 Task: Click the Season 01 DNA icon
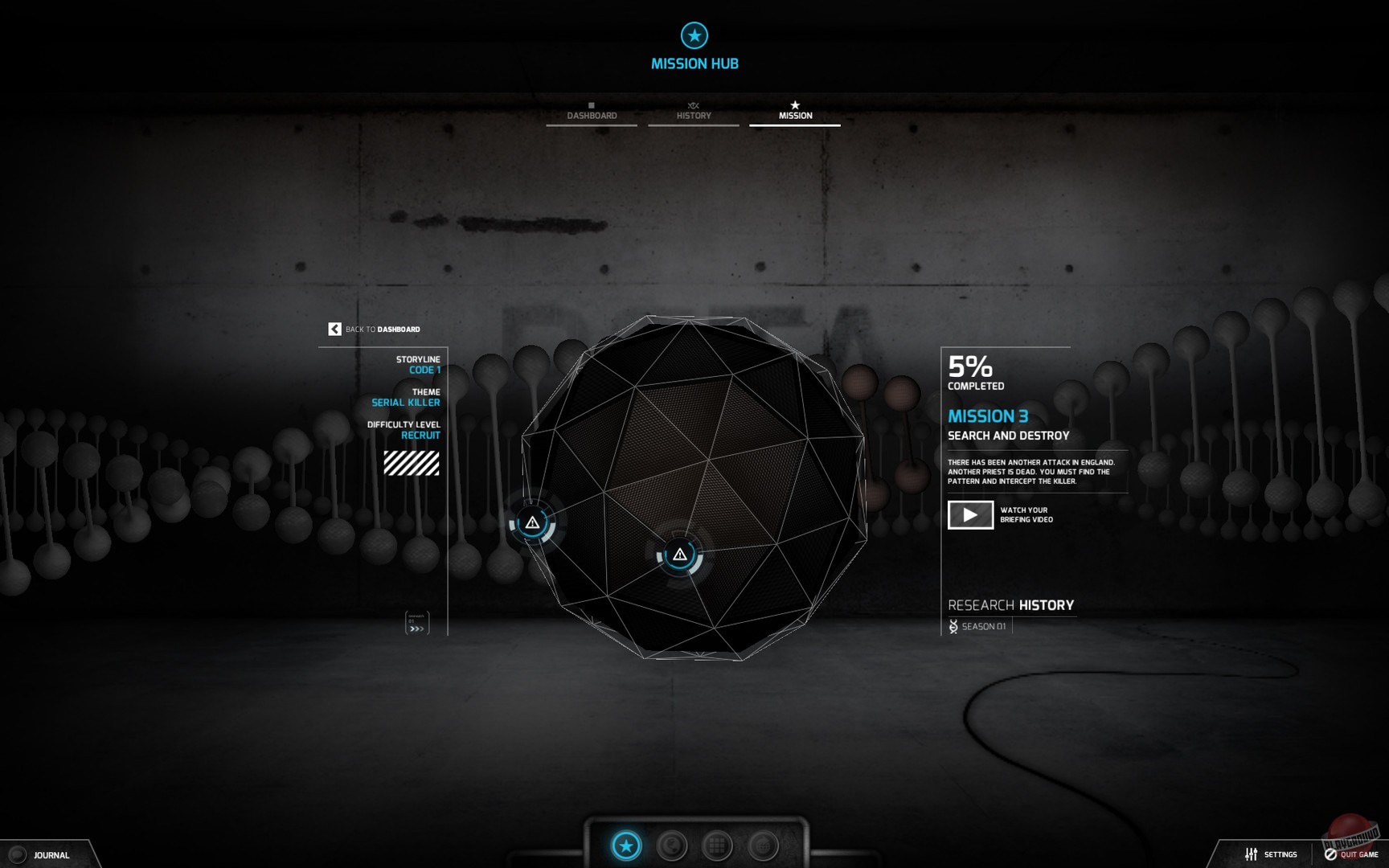952,625
